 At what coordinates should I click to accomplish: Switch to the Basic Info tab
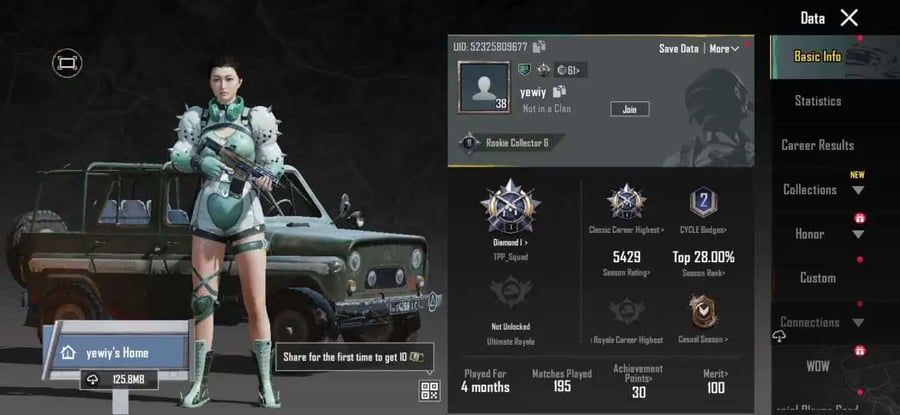[817, 57]
